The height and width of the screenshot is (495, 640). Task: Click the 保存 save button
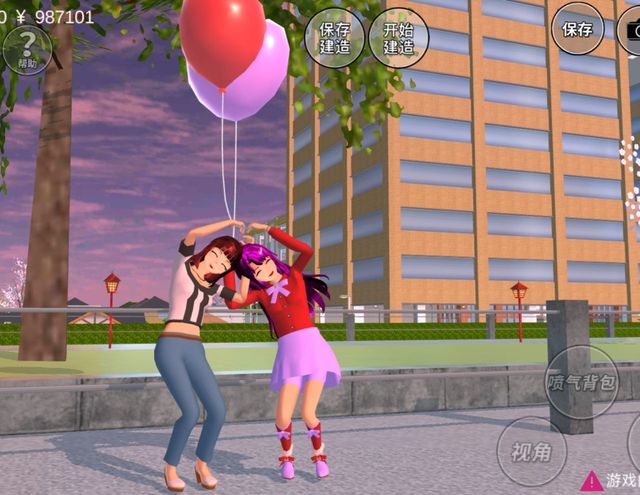coord(577,29)
